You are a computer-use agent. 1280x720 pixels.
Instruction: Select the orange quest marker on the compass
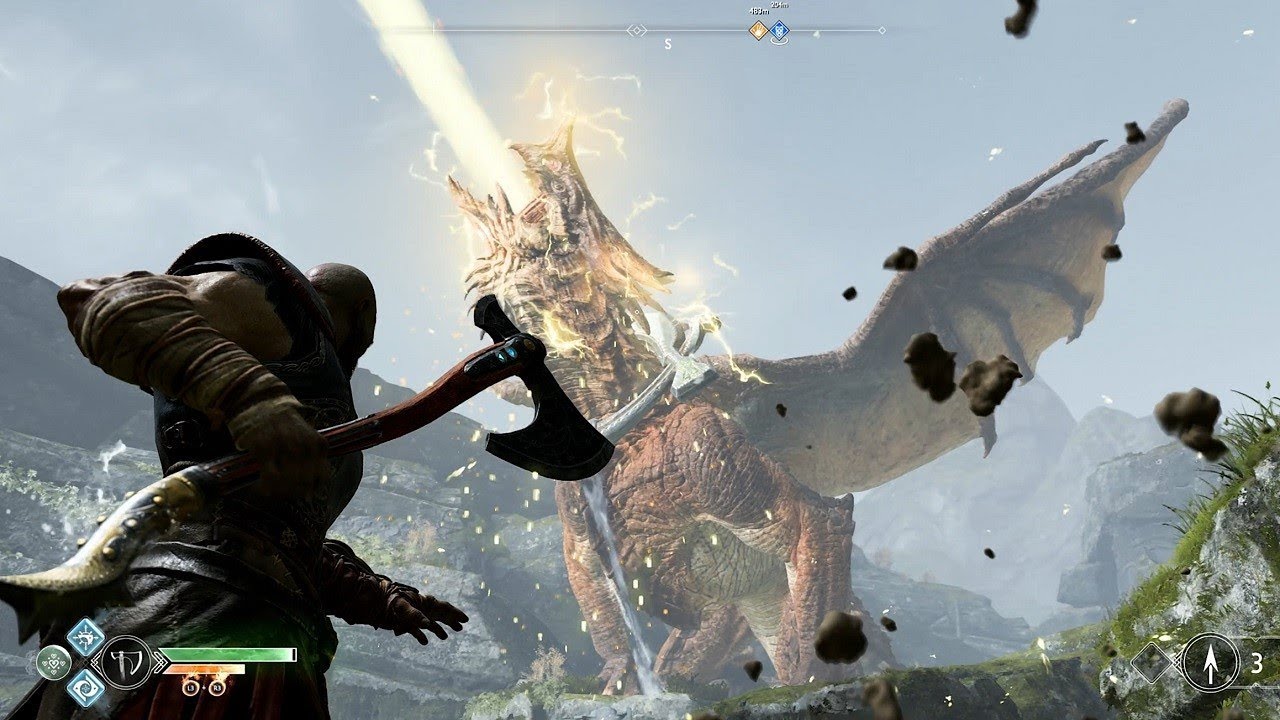758,30
